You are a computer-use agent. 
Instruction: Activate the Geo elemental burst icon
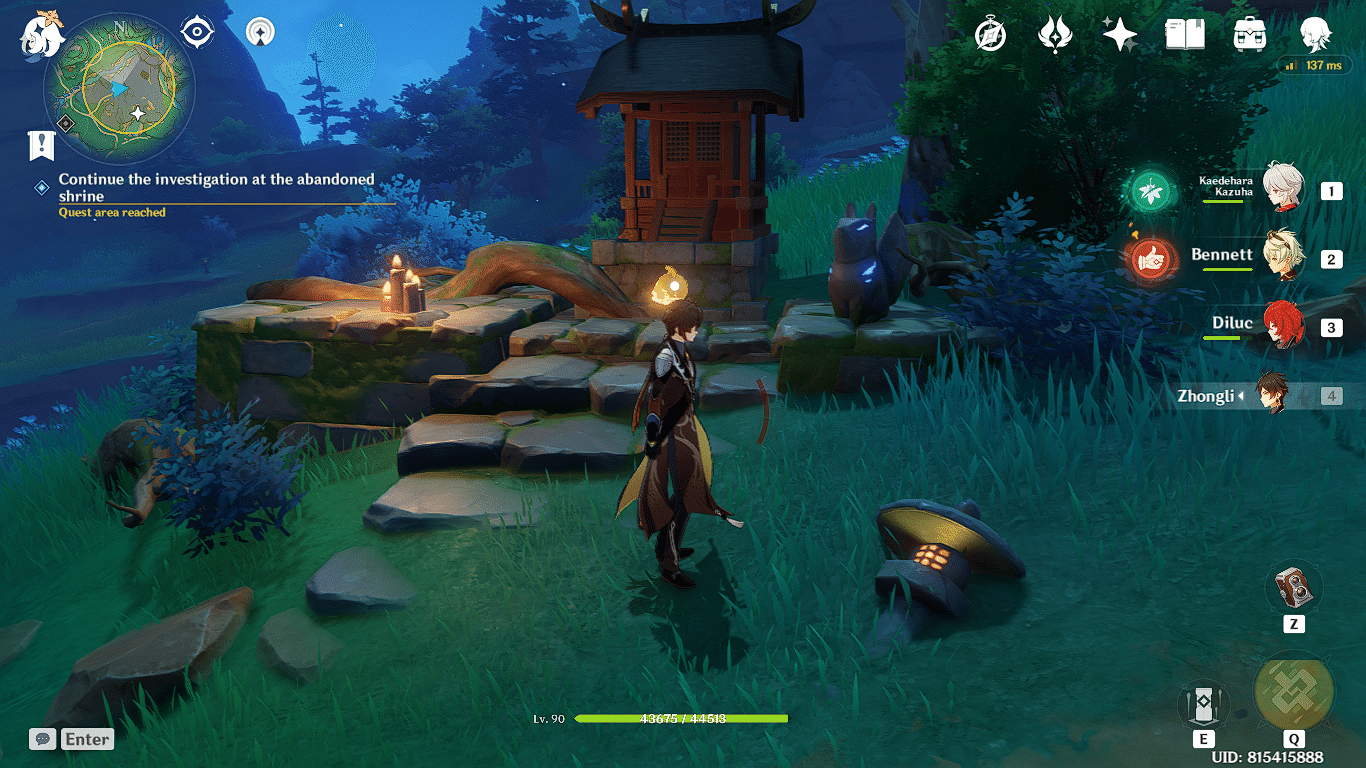1294,692
